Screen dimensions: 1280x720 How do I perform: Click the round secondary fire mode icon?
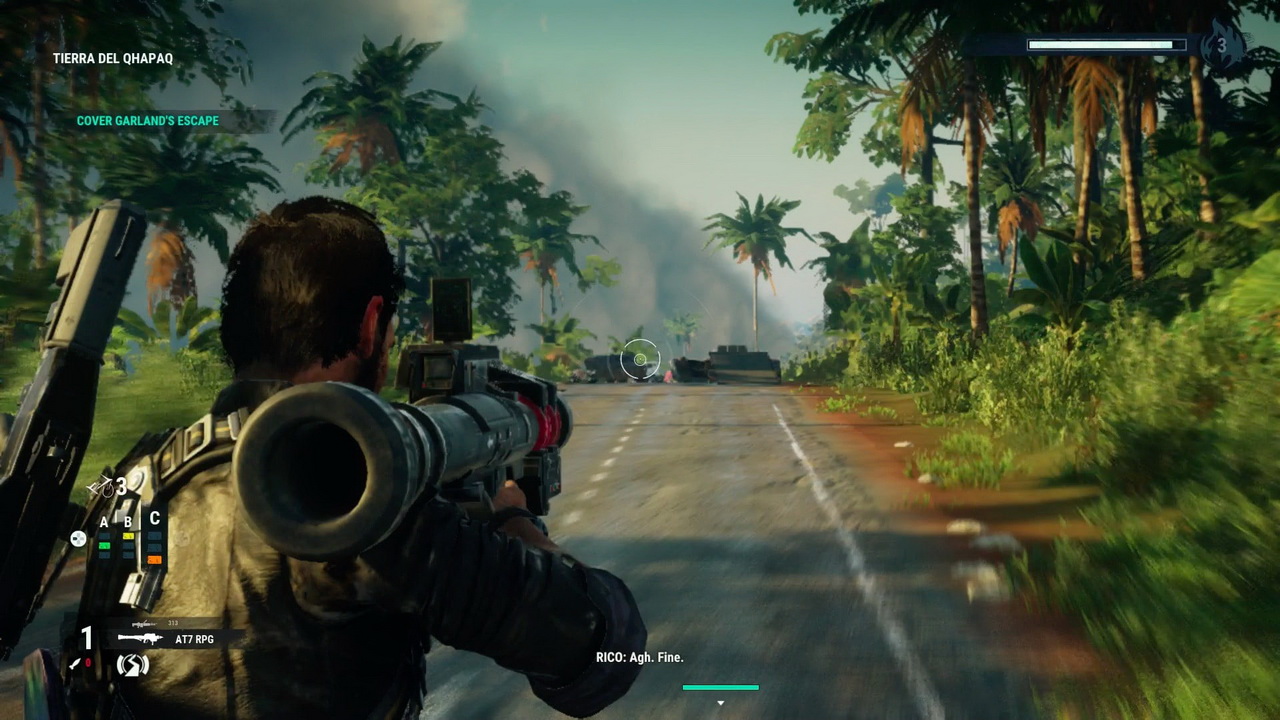point(132,664)
